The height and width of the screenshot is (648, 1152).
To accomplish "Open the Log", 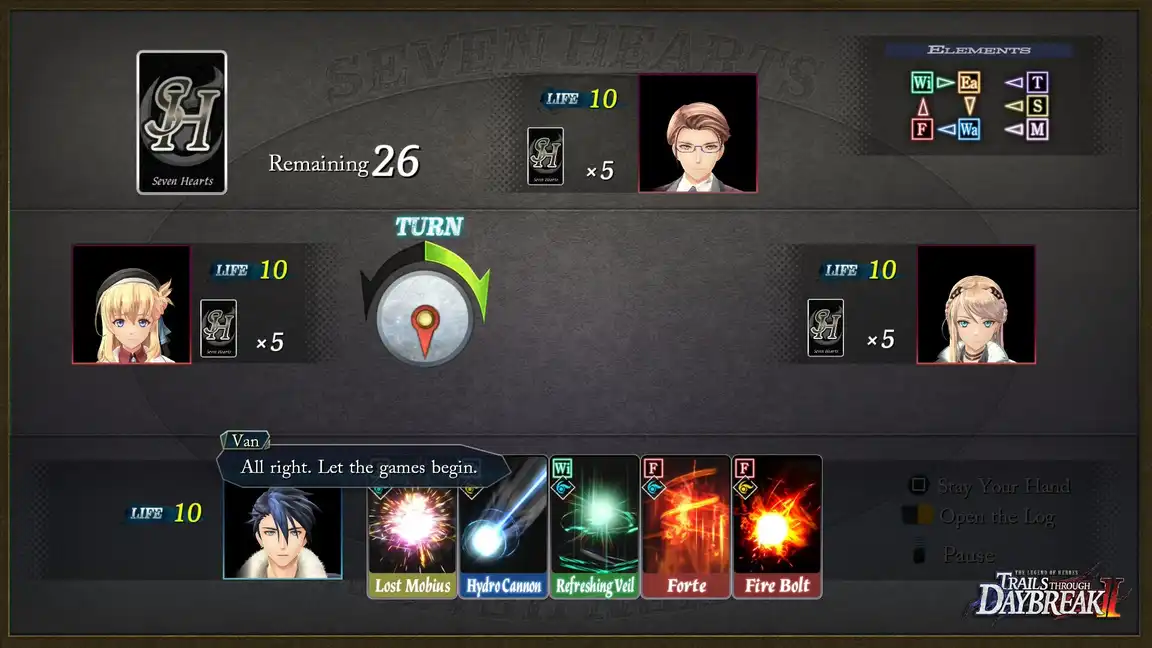I will tap(996, 516).
